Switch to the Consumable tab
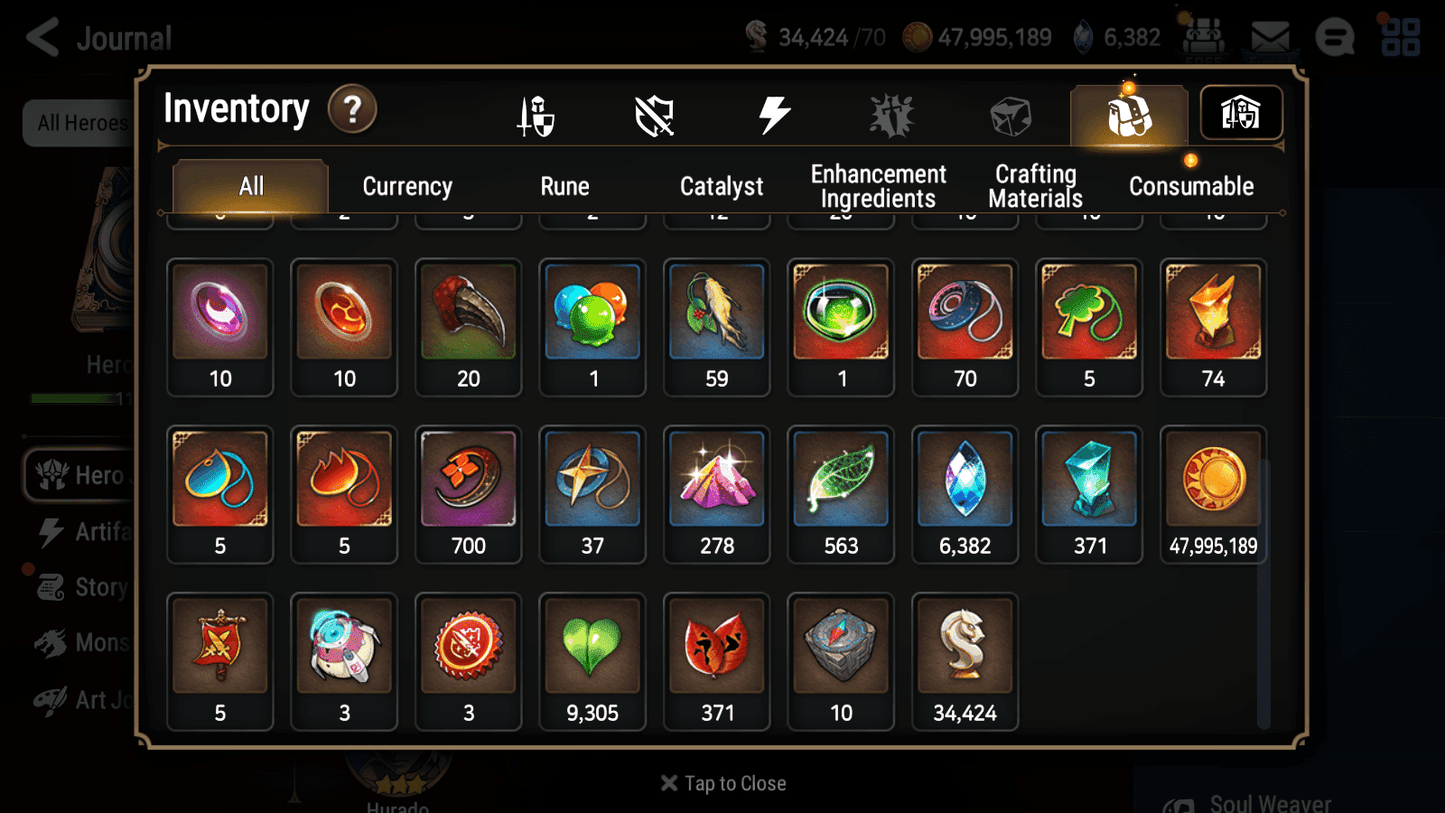 tap(1191, 186)
